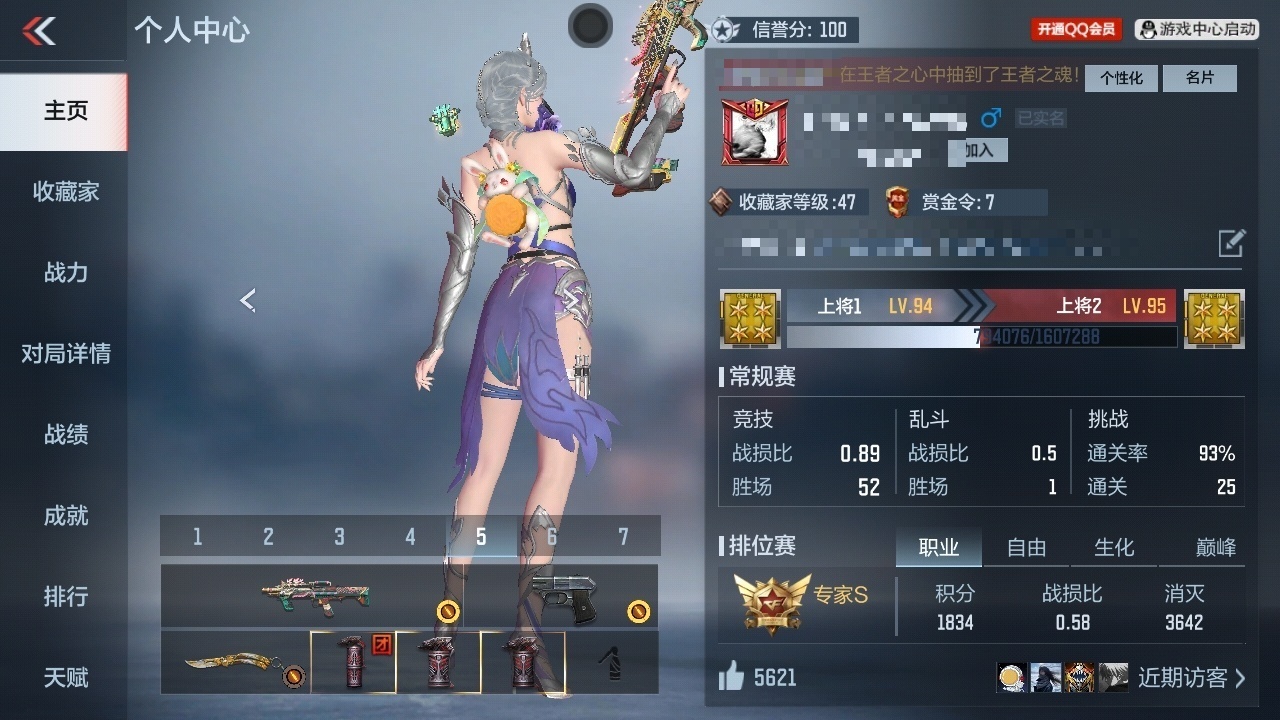1280x720 pixels.
Task: Click the 个性化 button
Action: coord(1121,78)
